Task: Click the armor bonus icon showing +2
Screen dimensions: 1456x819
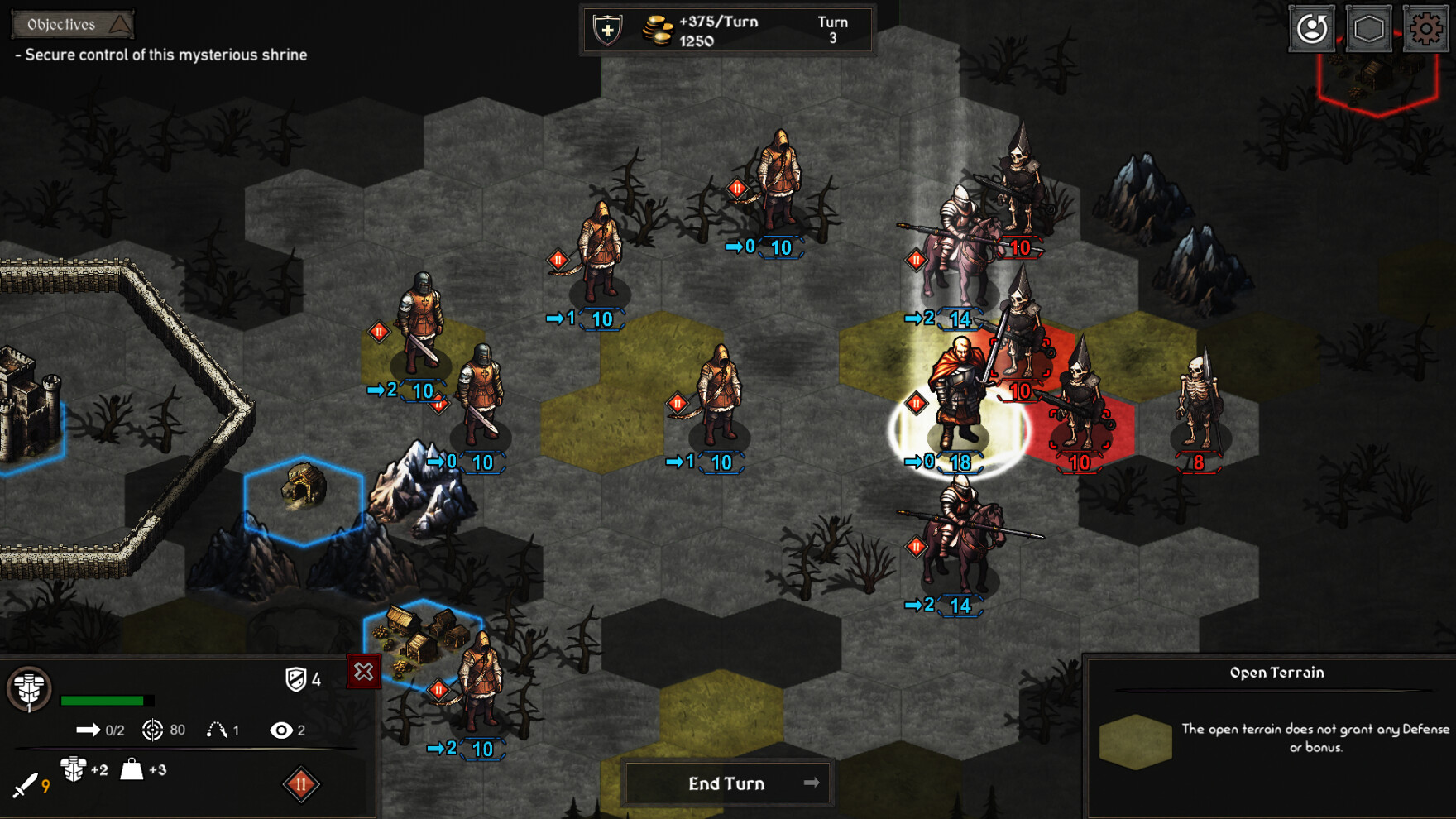Action: pos(74,769)
